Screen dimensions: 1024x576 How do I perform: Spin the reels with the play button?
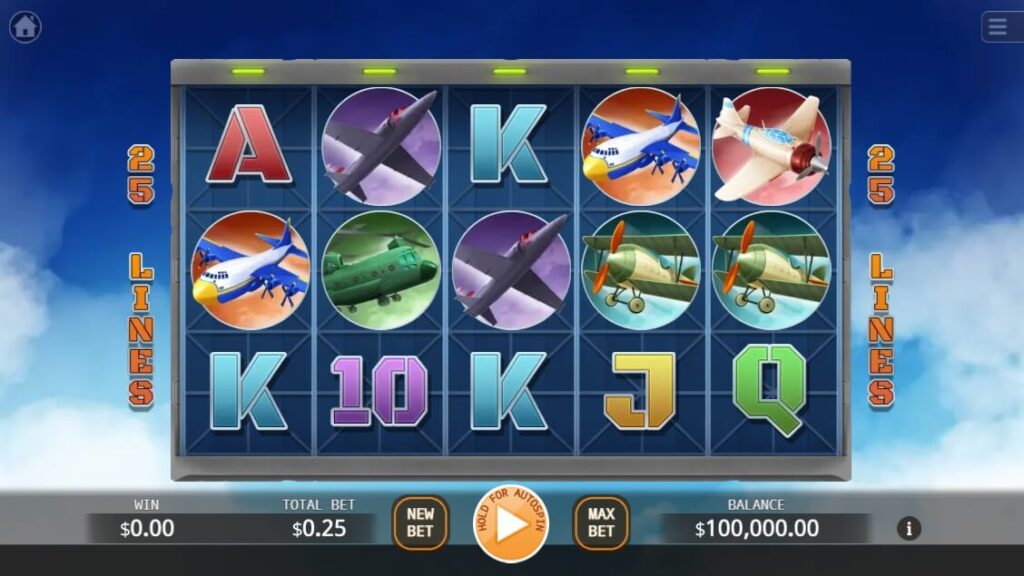click(x=511, y=523)
